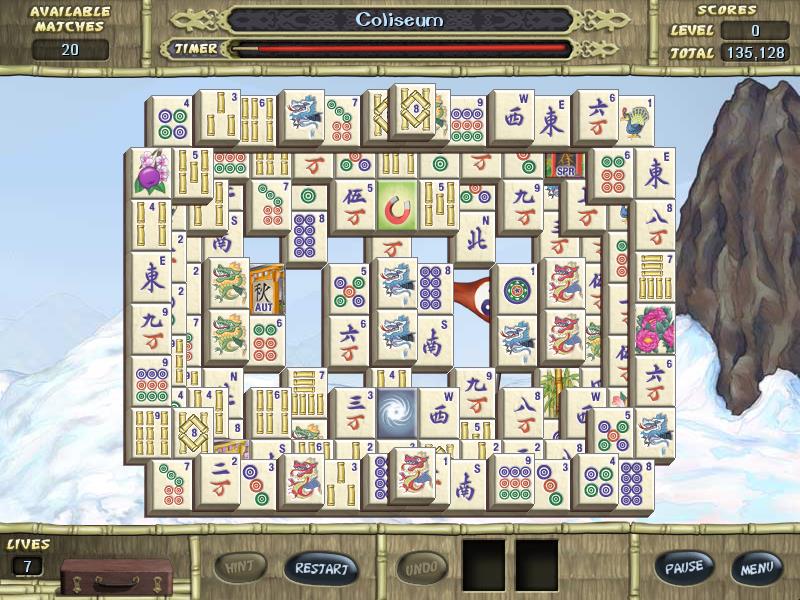
Task: Pick the Autumn season tile labeled AUT
Action: [x=265, y=290]
